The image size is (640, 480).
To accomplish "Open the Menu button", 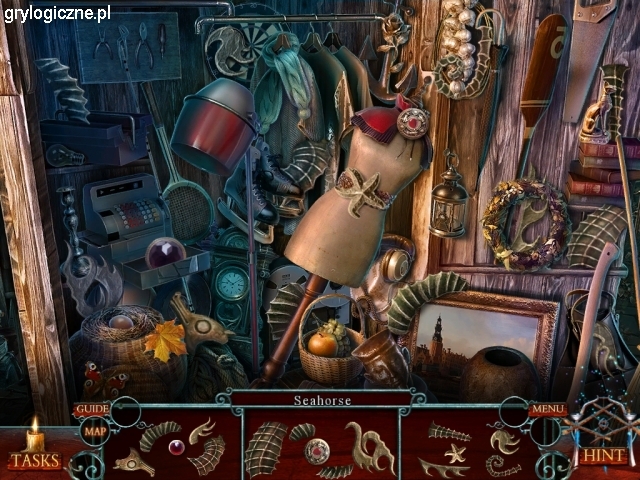I will 548,409.
